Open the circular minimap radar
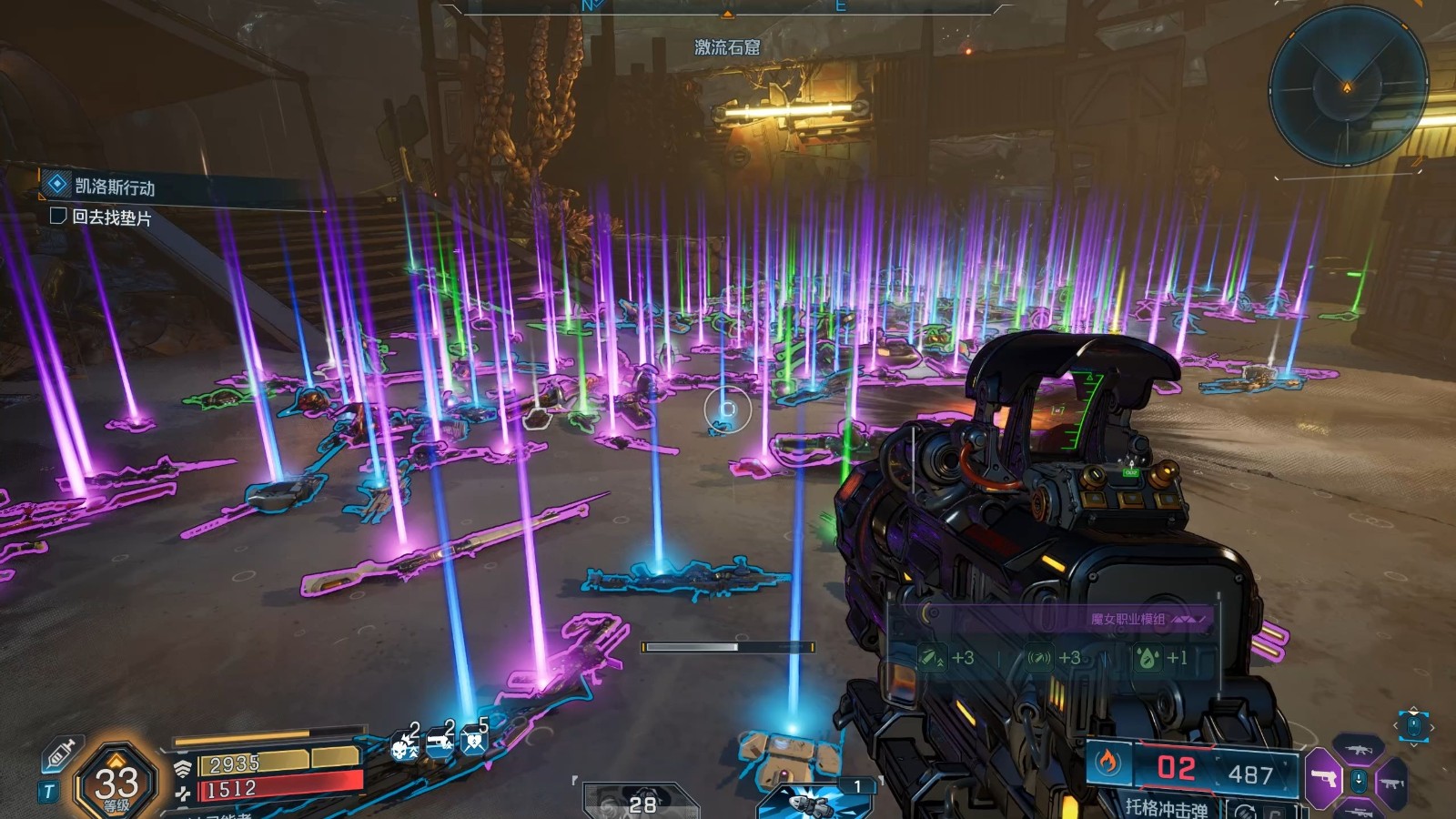 pyautogui.click(x=1348, y=87)
